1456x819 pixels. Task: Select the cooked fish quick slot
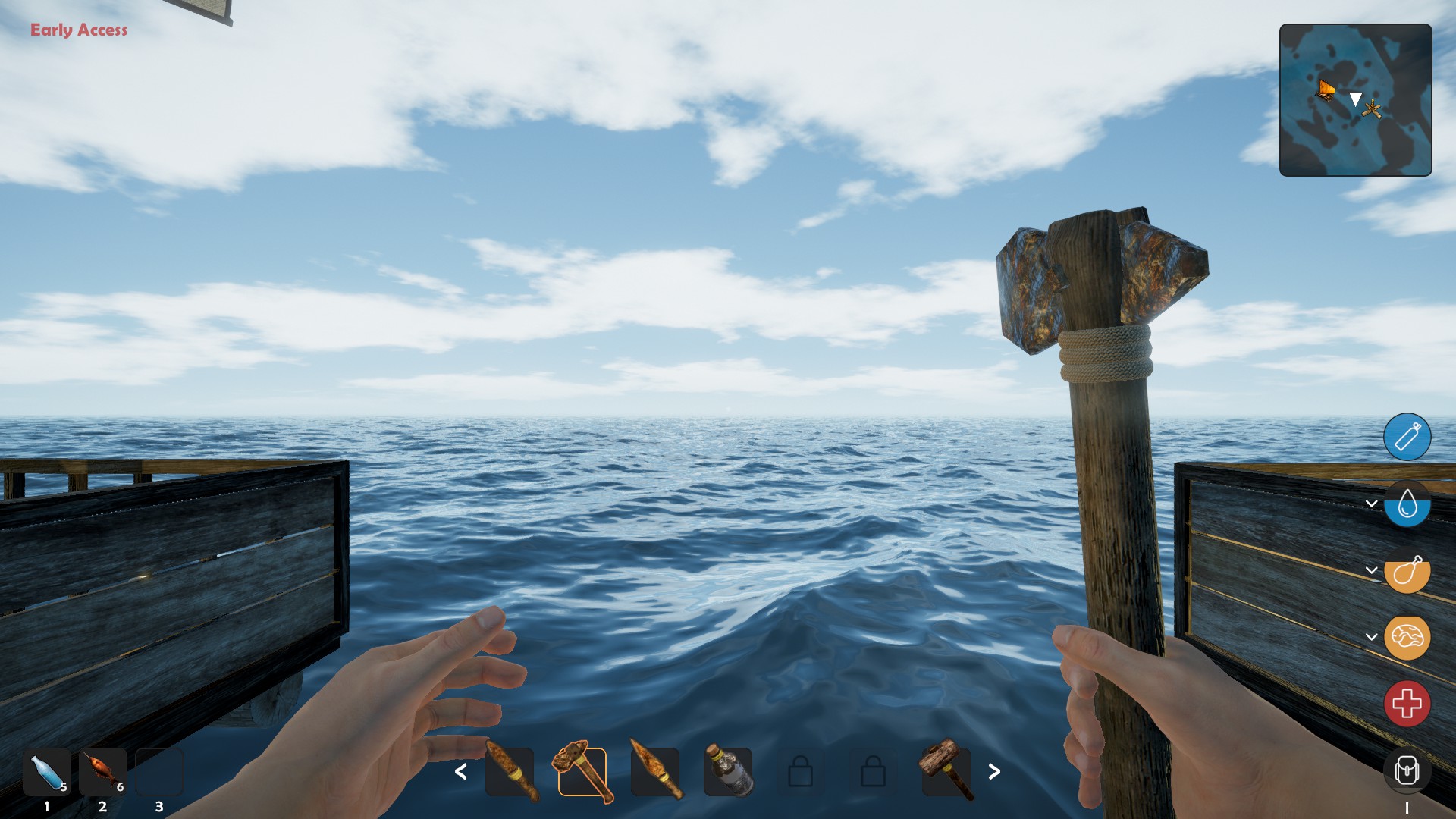point(102,772)
